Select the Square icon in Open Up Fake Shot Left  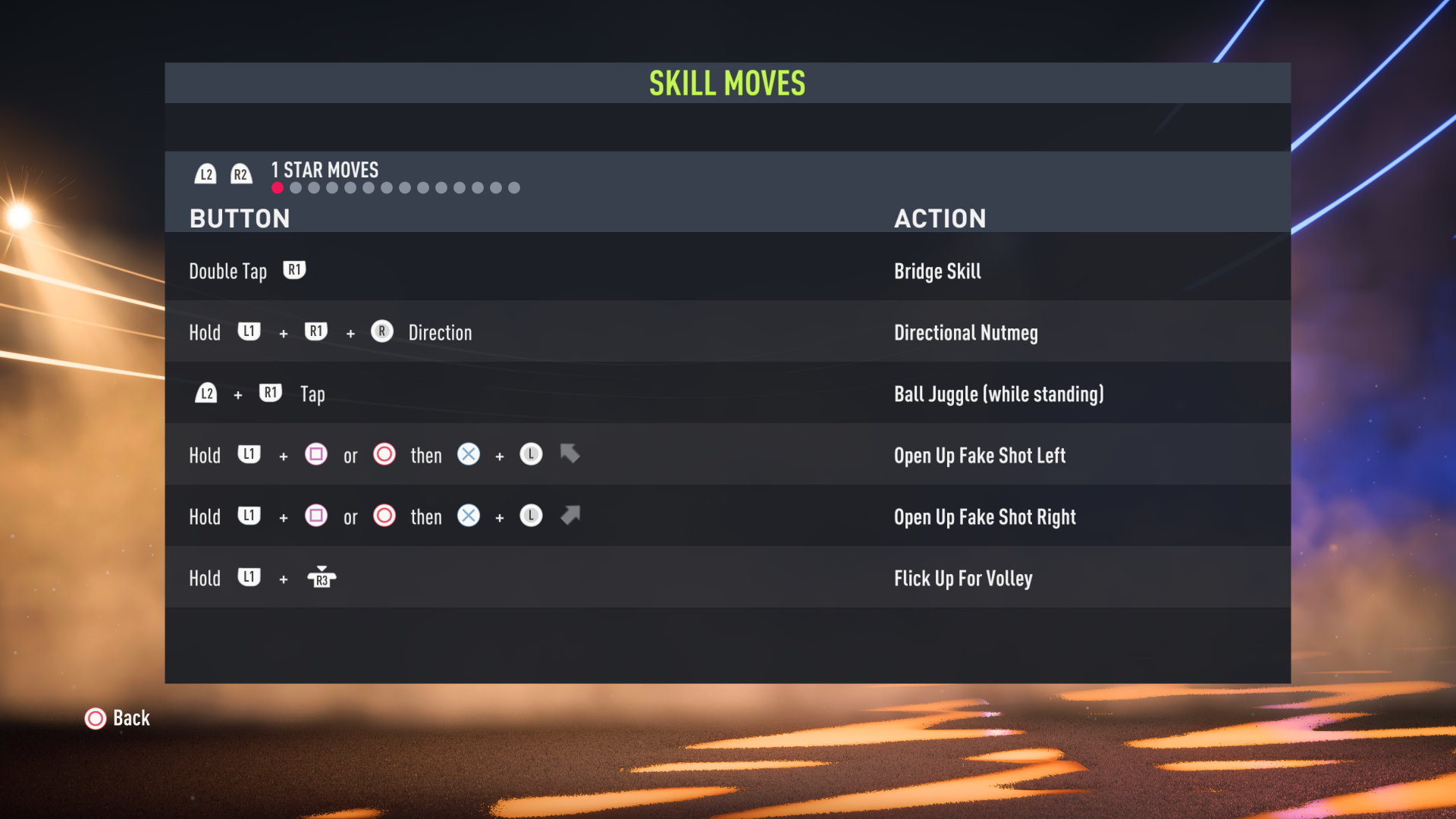point(316,454)
